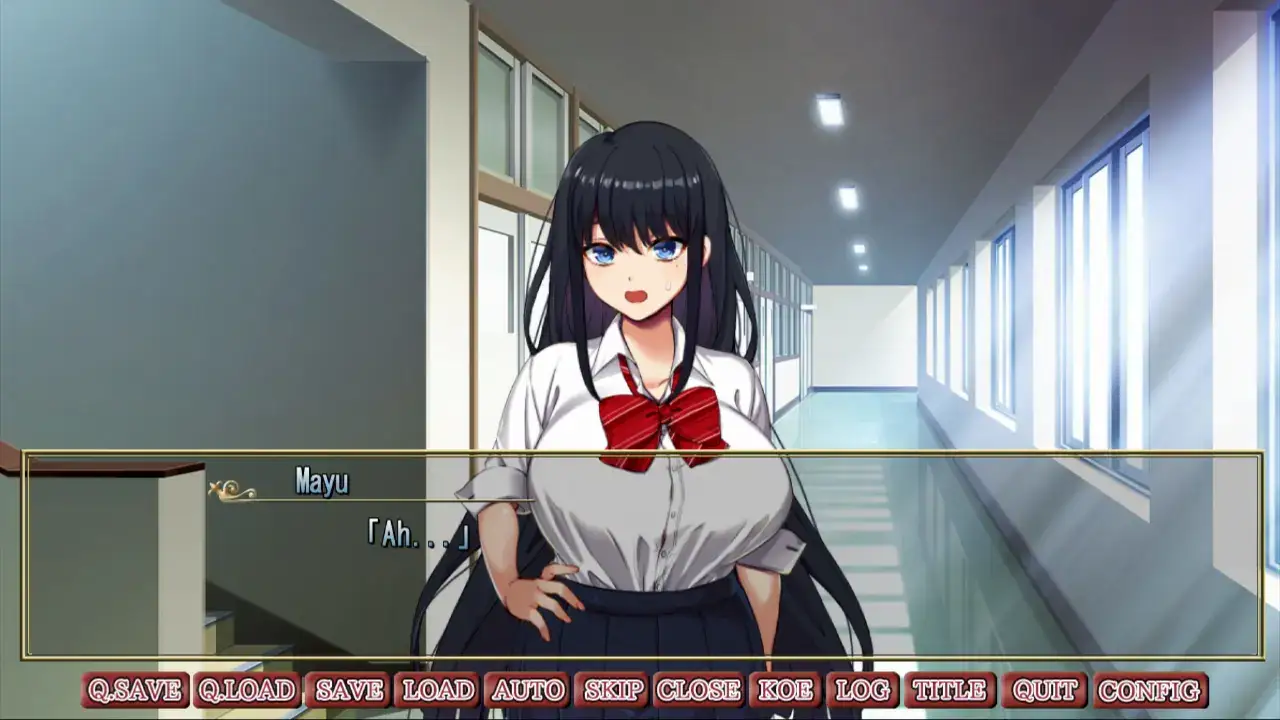
Task: Activate the SKIP button
Action: (x=612, y=690)
